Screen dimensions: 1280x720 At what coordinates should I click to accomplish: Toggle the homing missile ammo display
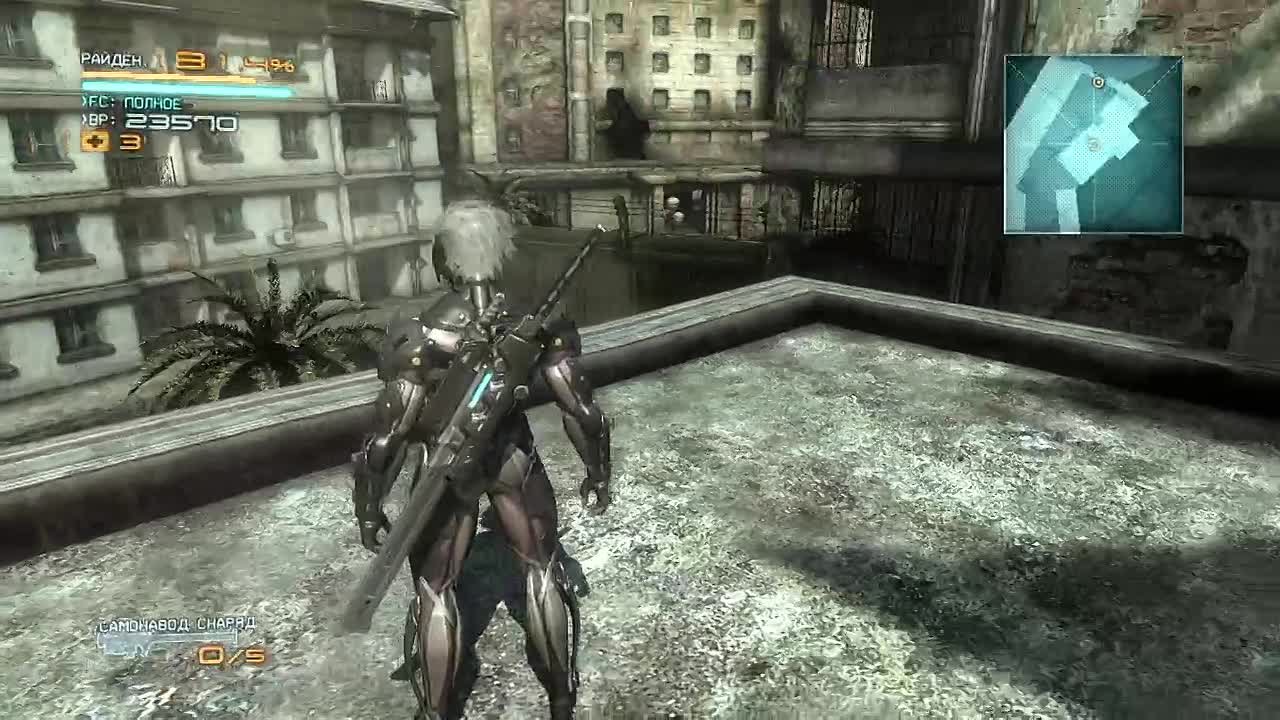click(233, 655)
